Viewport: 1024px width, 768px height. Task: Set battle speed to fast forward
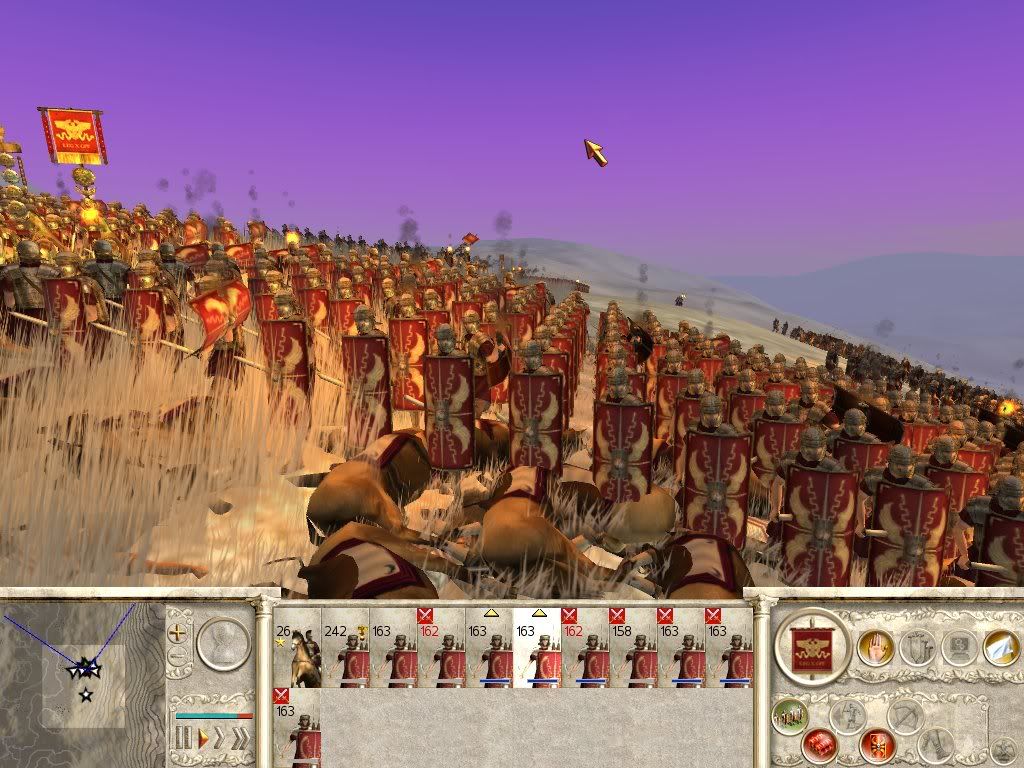pyautogui.click(x=220, y=739)
